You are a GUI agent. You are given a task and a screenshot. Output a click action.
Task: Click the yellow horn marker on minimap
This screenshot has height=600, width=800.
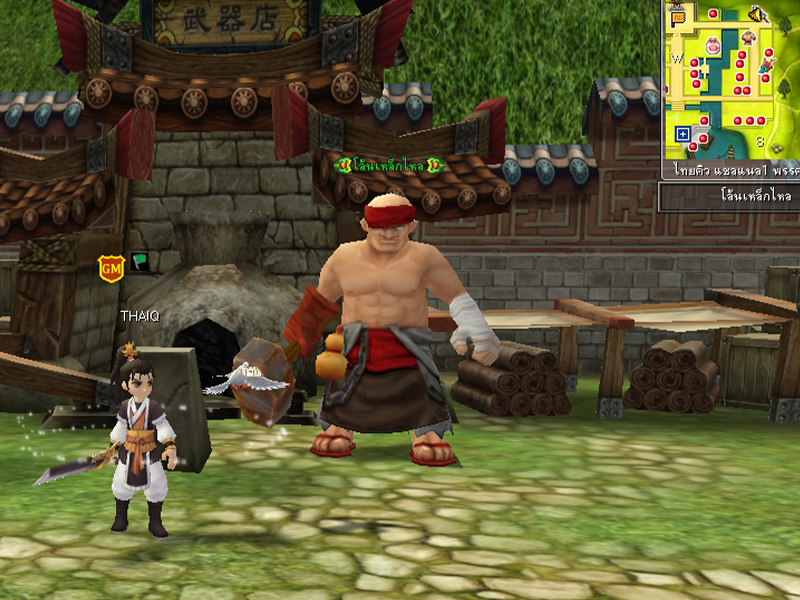coord(757,14)
